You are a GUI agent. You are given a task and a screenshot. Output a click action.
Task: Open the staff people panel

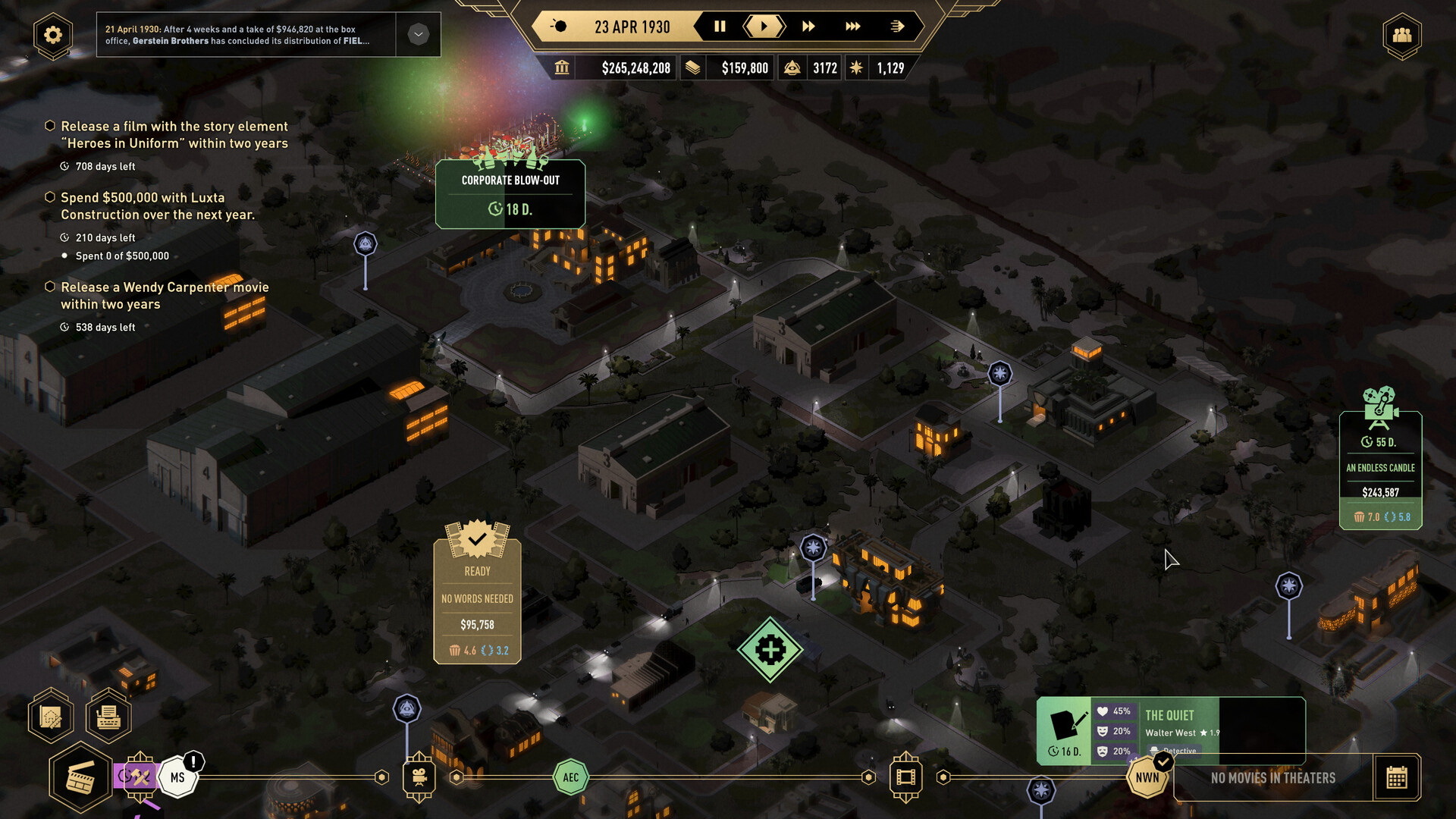click(x=1401, y=35)
